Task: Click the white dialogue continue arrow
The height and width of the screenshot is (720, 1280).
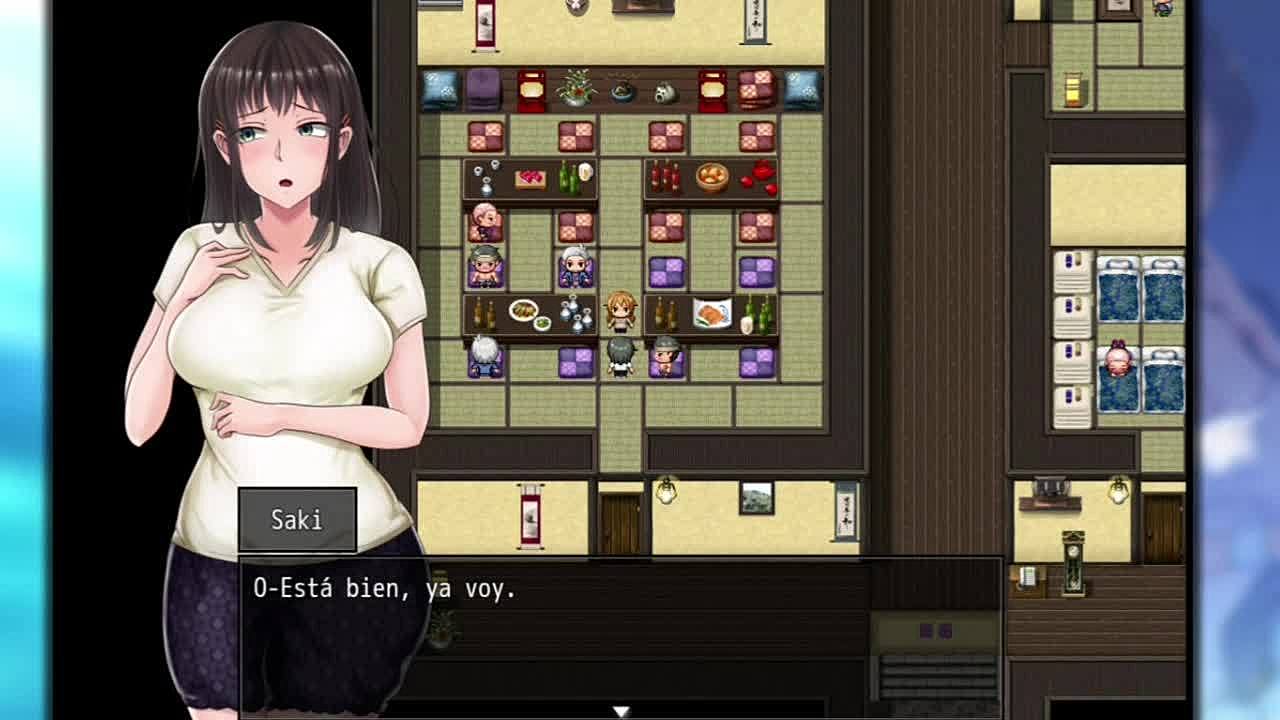Action: pyautogui.click(x=621, y=711)
